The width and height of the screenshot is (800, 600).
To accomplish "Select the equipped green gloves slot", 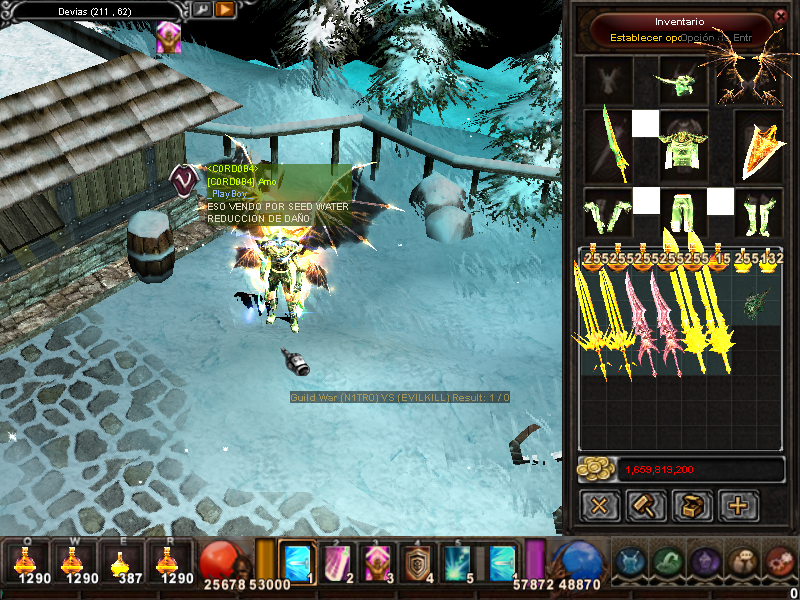I will 608,211.
